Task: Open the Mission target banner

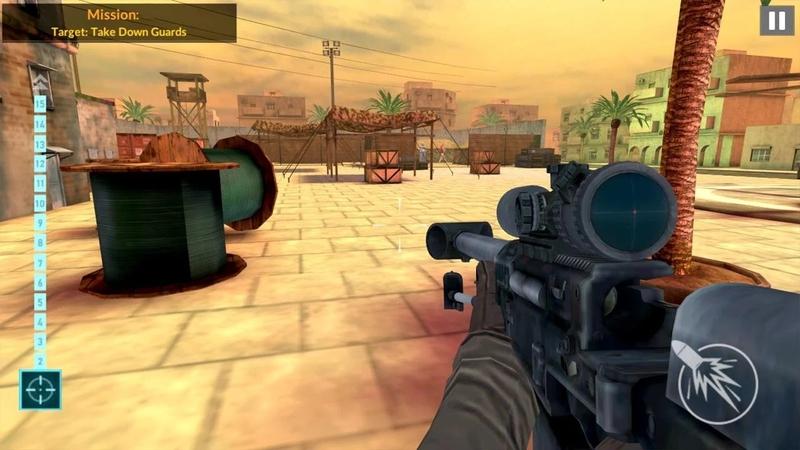Action: (119, 22)
